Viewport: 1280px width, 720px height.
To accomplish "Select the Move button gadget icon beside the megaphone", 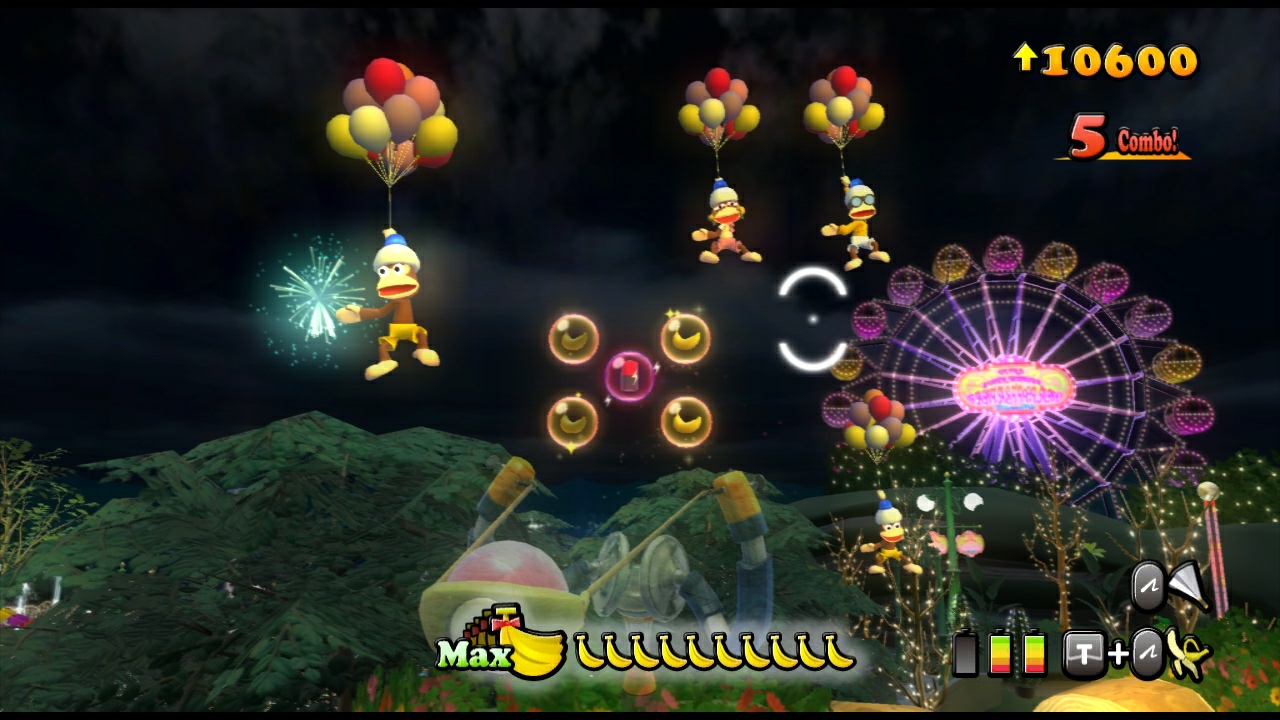I will pos(1148,587).
